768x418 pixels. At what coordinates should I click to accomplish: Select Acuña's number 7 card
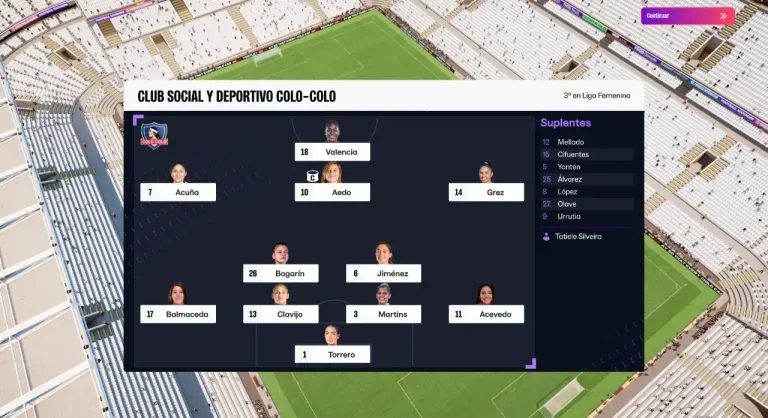(x=178, y=192)
